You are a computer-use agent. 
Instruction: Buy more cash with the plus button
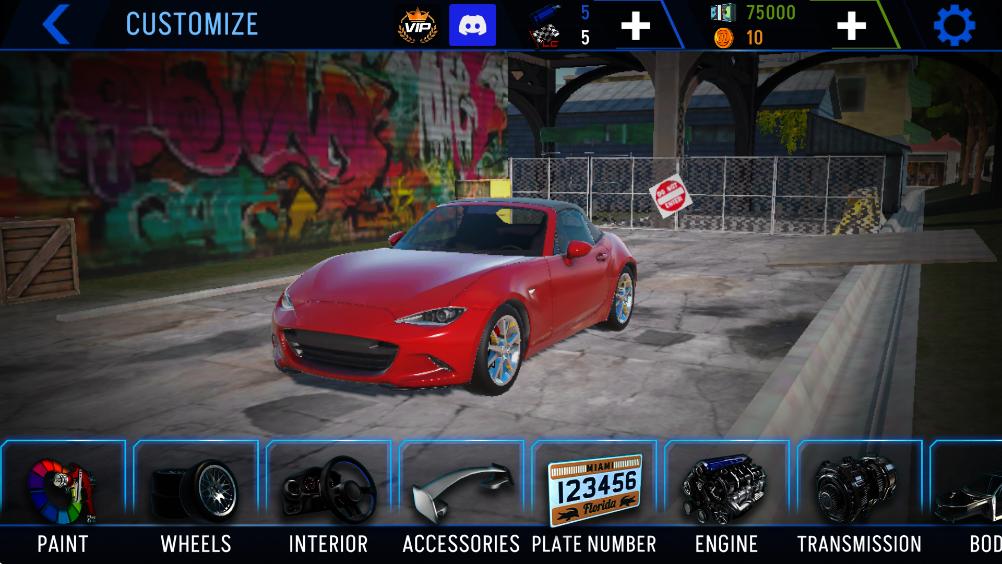pyautogui.click(x=851, y=26)
